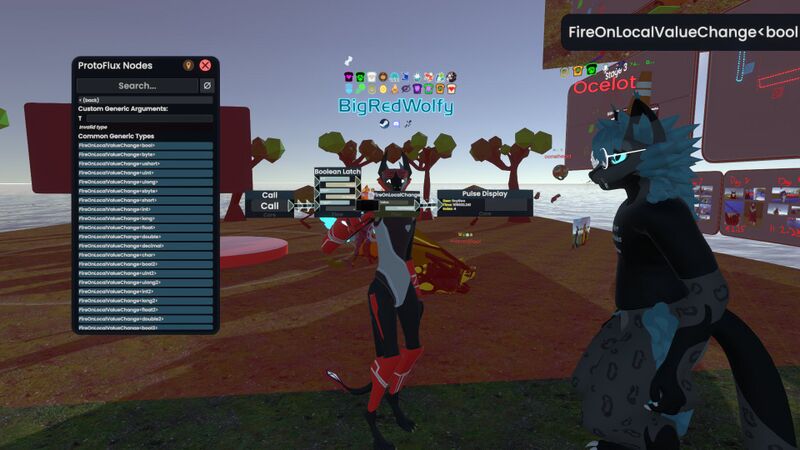Click the pin icon on ProtoFlux Nodes
Screen dimensions: 800x450
(188, 65)
